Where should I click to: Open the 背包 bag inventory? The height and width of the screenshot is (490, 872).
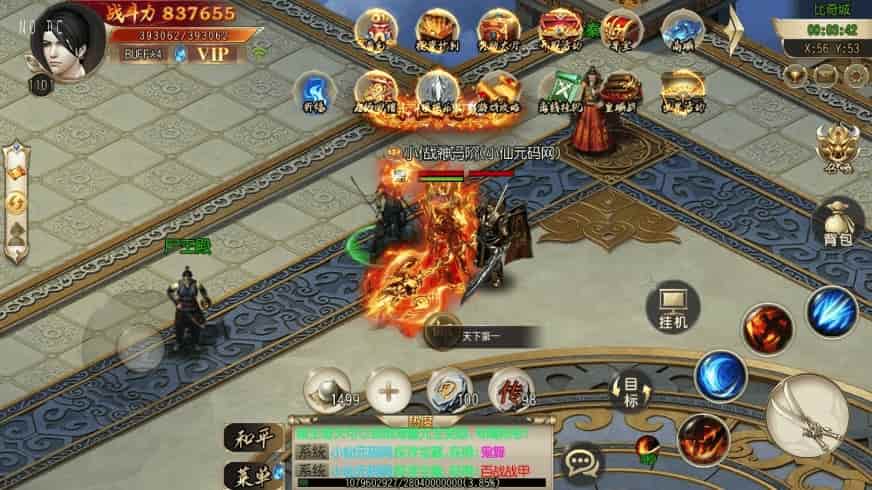point(838,220)
